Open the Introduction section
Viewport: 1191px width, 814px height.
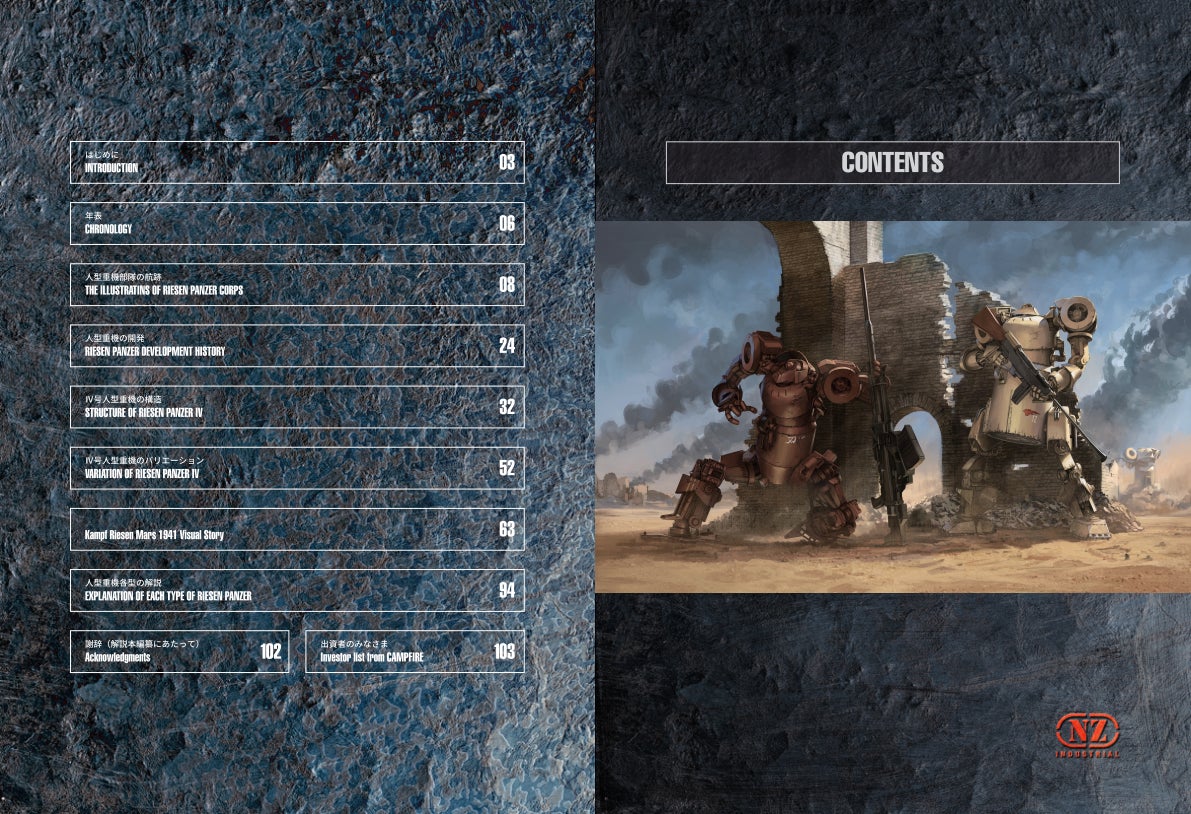coord(297,162)
